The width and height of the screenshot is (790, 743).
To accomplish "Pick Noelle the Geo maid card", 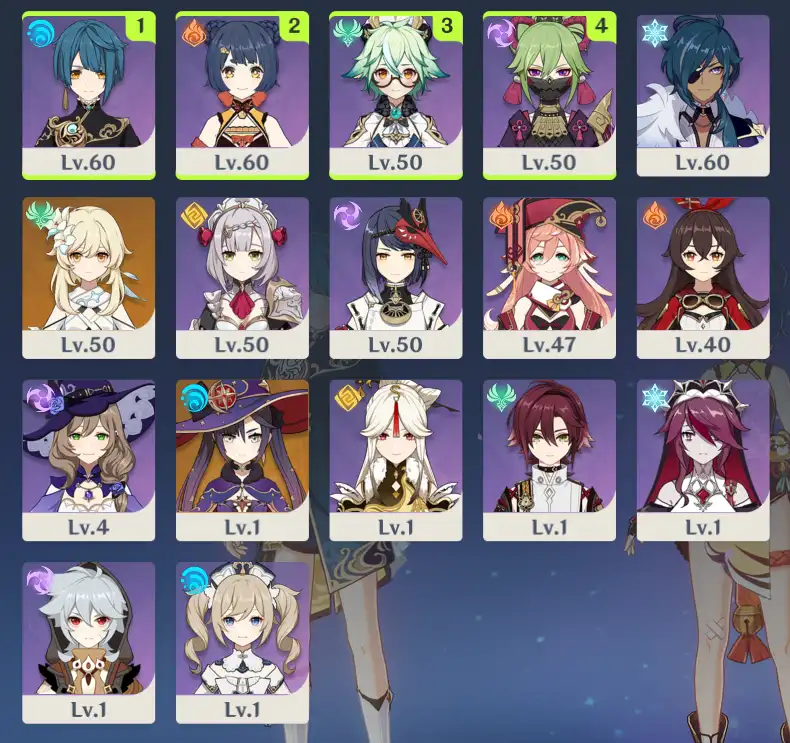I will click(x=242, y=277).
